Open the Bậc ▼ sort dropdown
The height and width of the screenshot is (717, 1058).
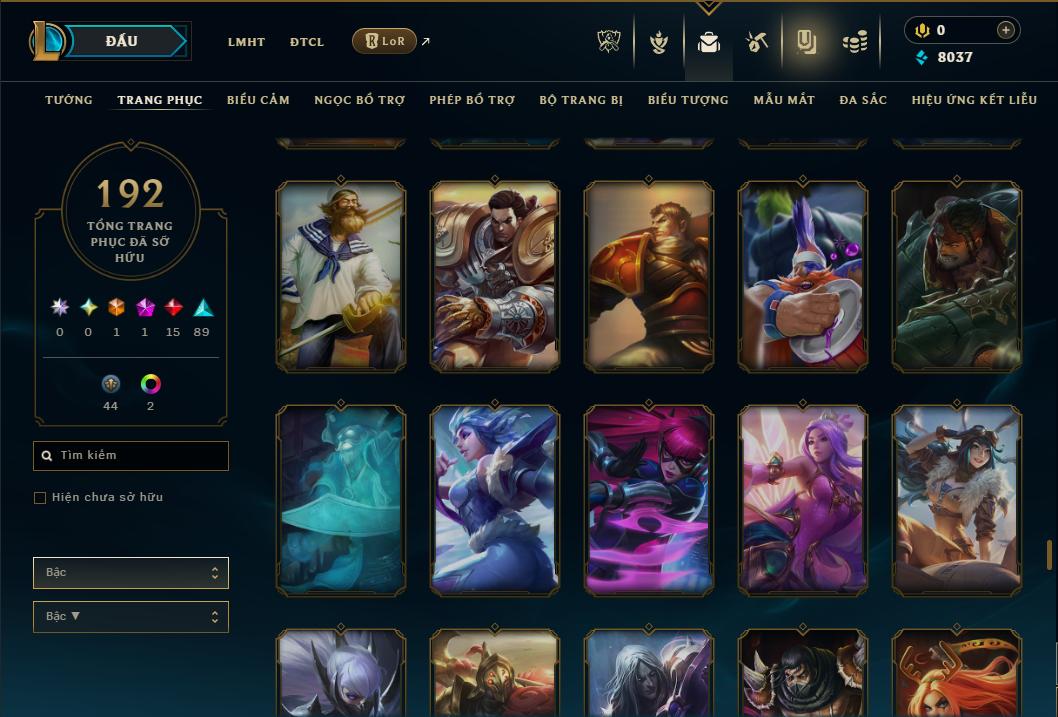(131, 617)
